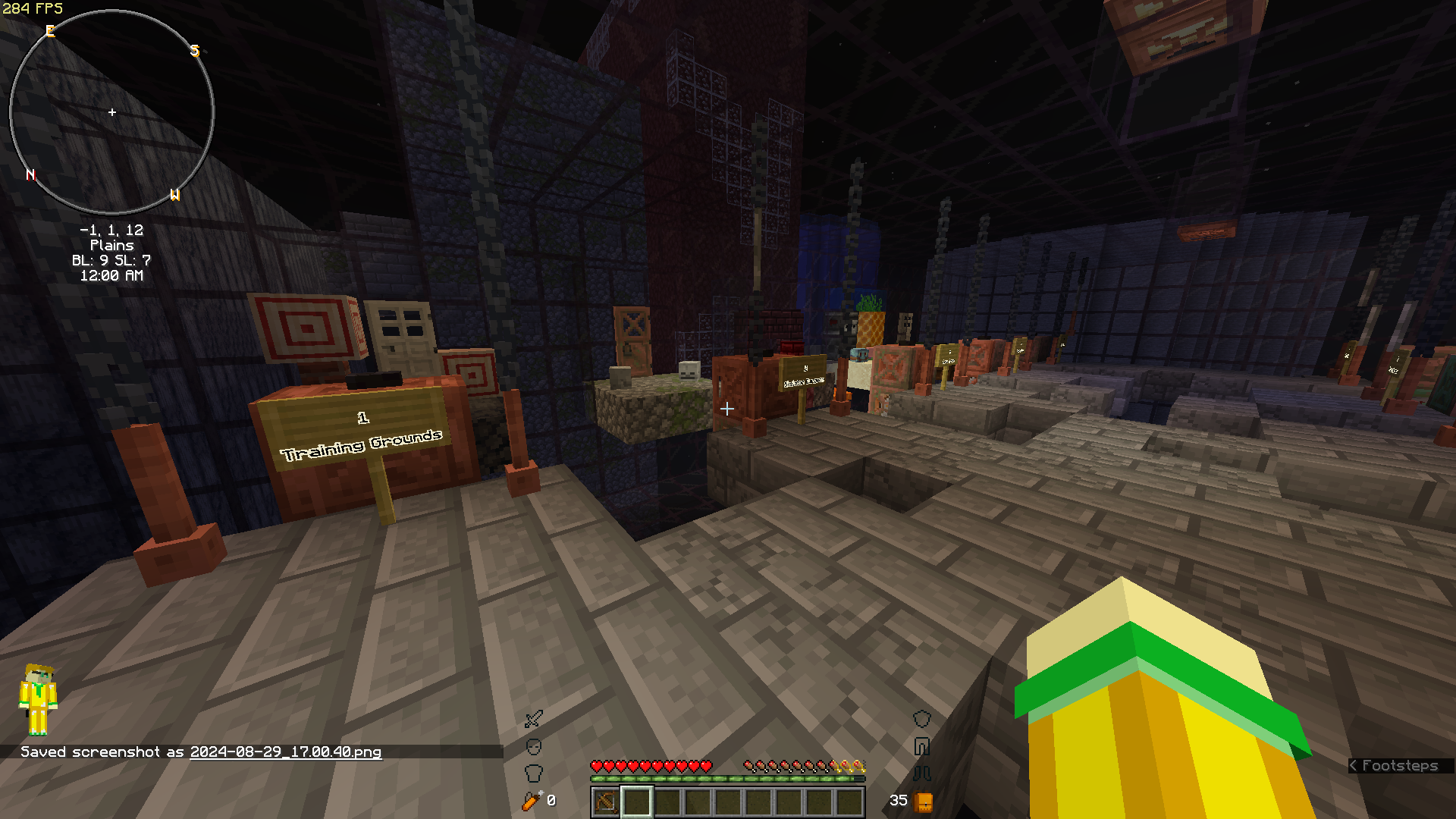This screenshot has height=819, width=1456.
Task: Click the highlighted empty hotbar slot
Action: point(637,801)
